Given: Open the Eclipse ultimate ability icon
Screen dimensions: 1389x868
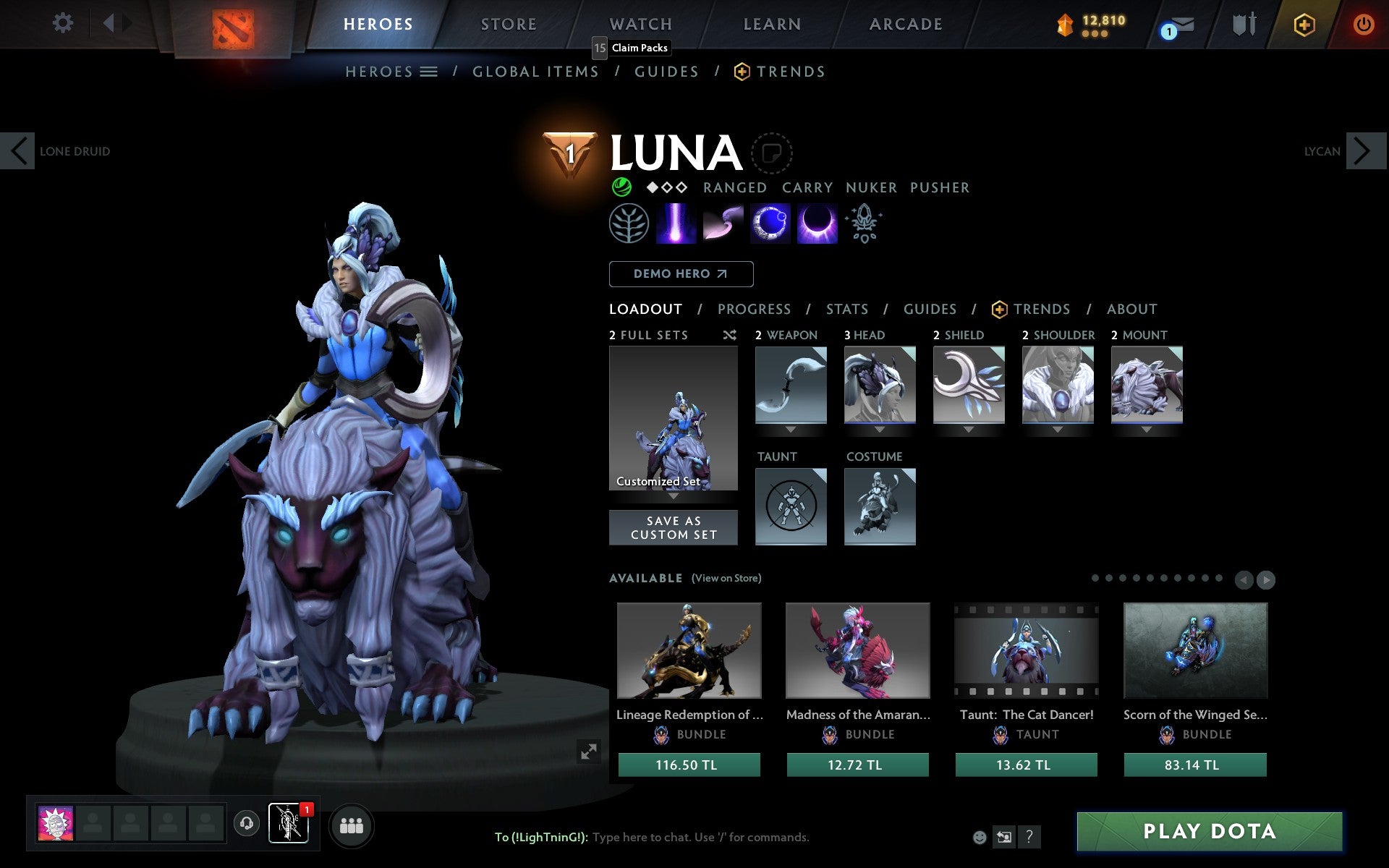Looking at the screenshot, I should pos(817,223).
